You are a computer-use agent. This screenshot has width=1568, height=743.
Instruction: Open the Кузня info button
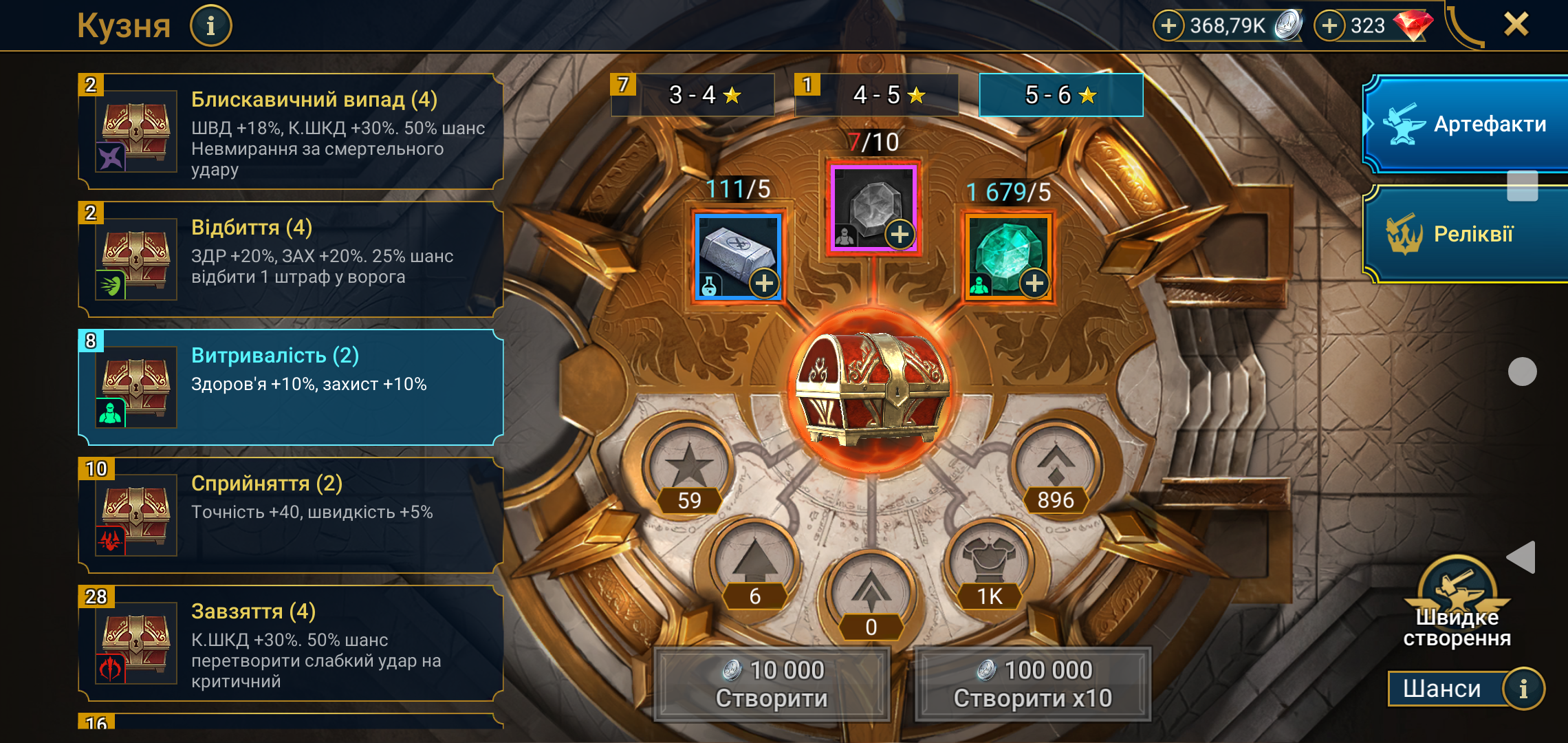210,26
